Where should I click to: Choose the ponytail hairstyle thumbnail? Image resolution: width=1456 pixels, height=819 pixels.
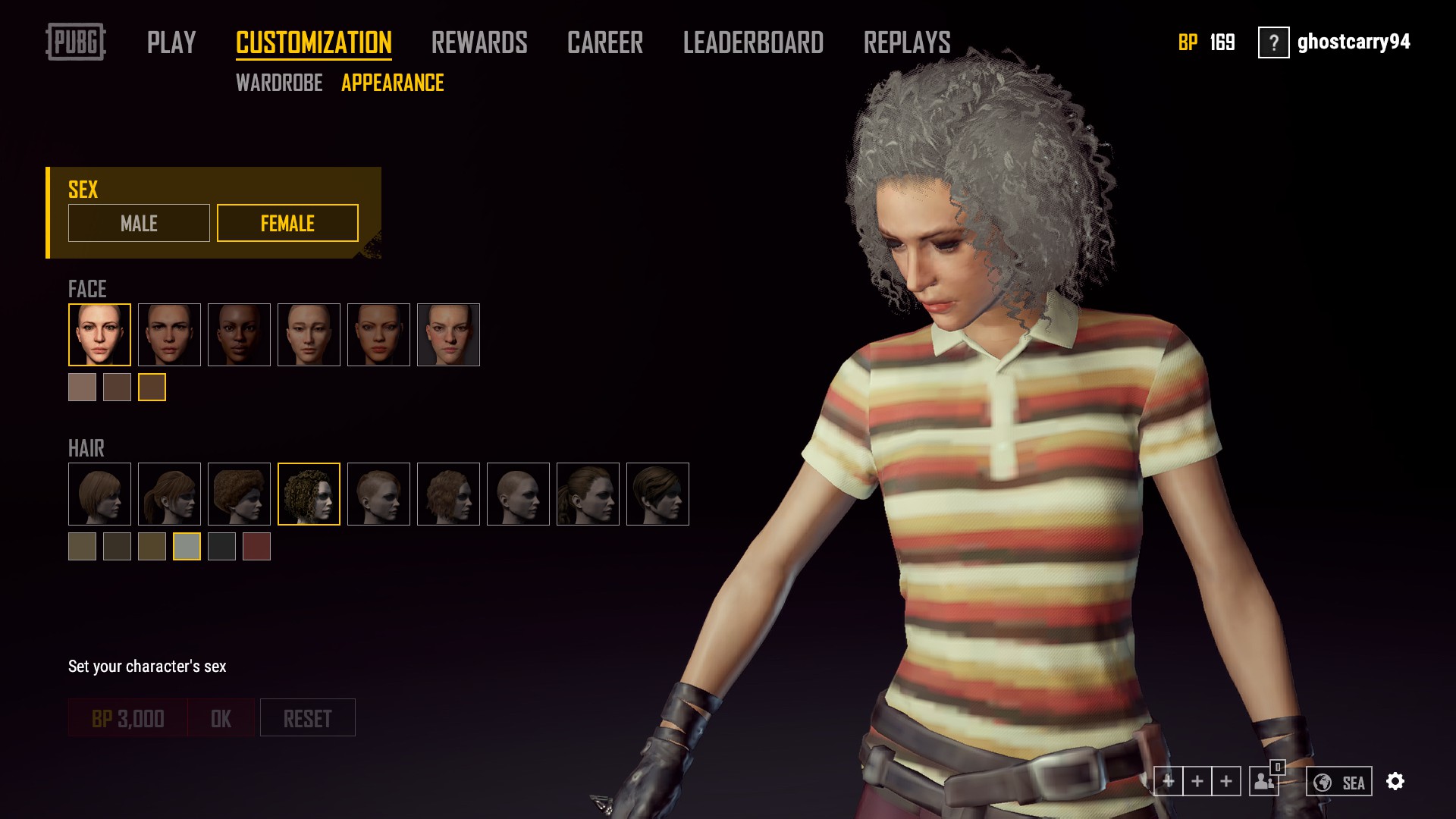coord(169,494)
